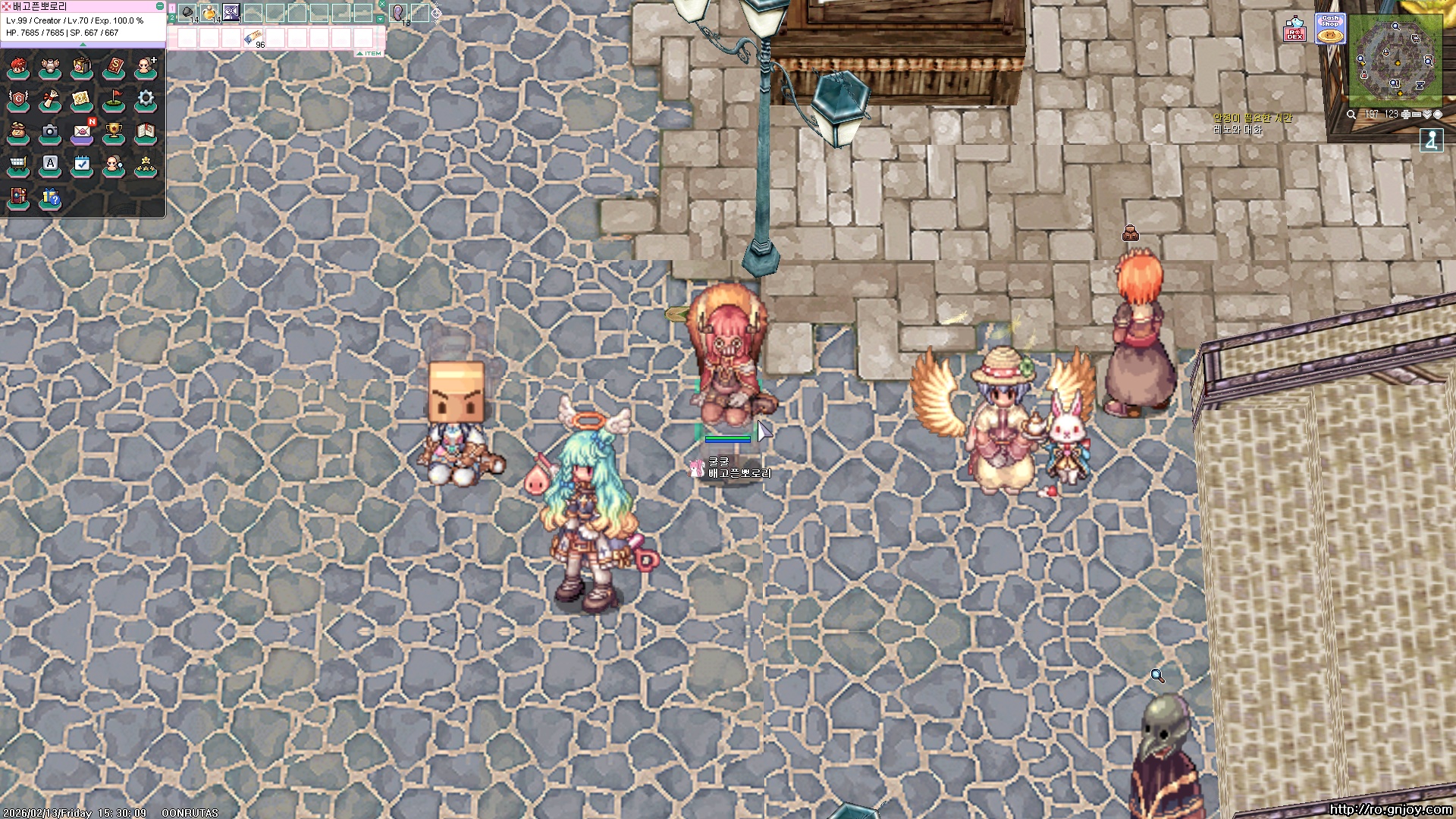This screenshot has width=1456, height=819.
Task: Open the settings gear menu icon
Action: coord(146,99)
